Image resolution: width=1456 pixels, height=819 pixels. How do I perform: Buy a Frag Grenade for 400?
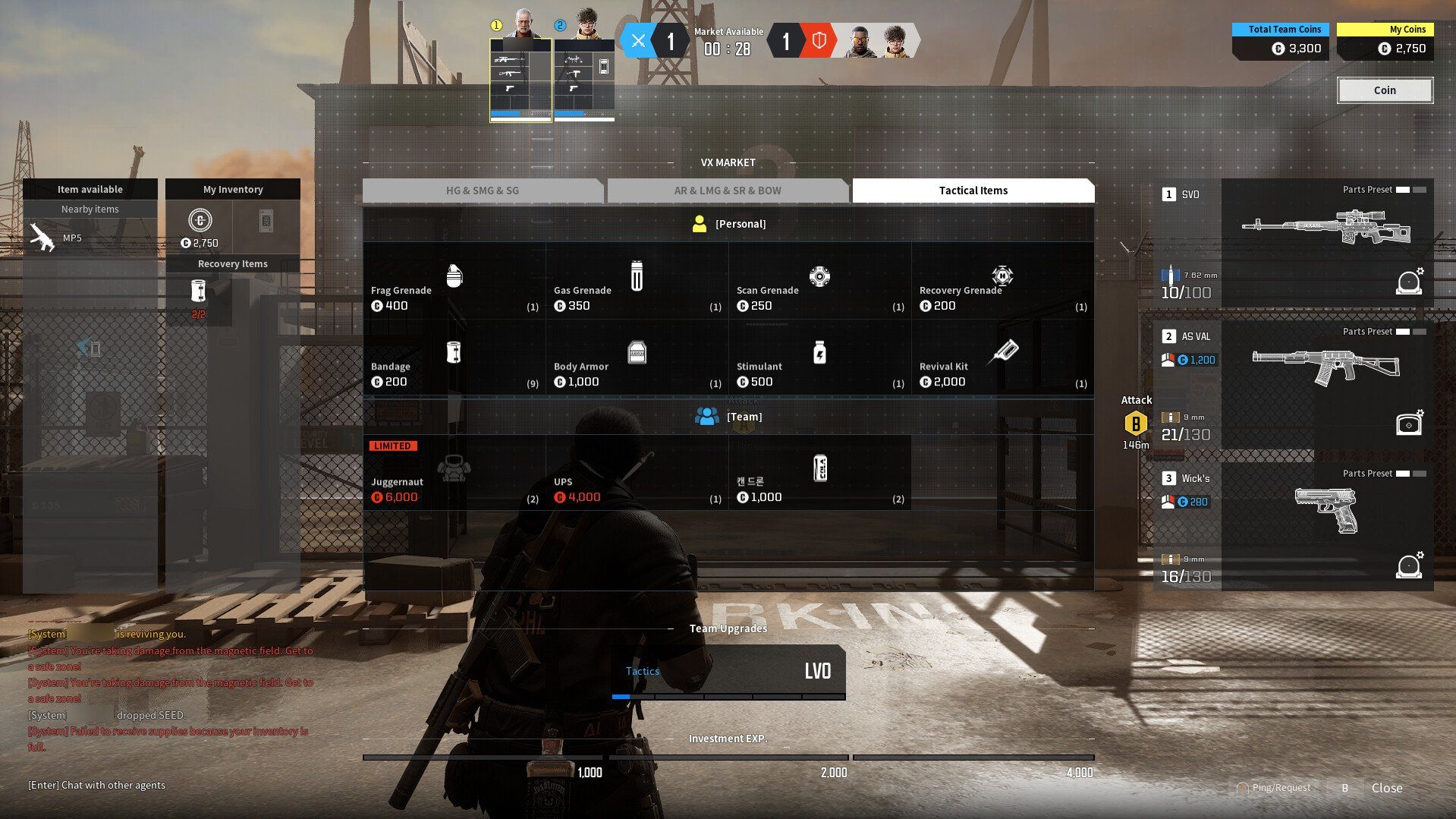point(454,282)
